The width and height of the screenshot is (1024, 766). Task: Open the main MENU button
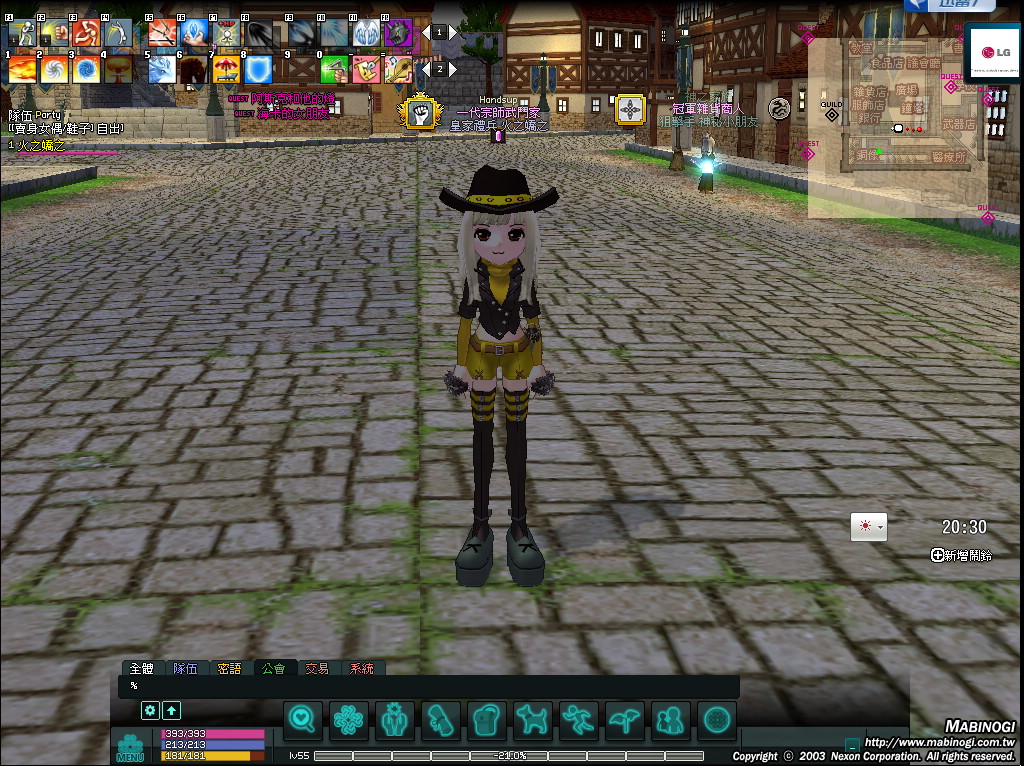point(131,748)
